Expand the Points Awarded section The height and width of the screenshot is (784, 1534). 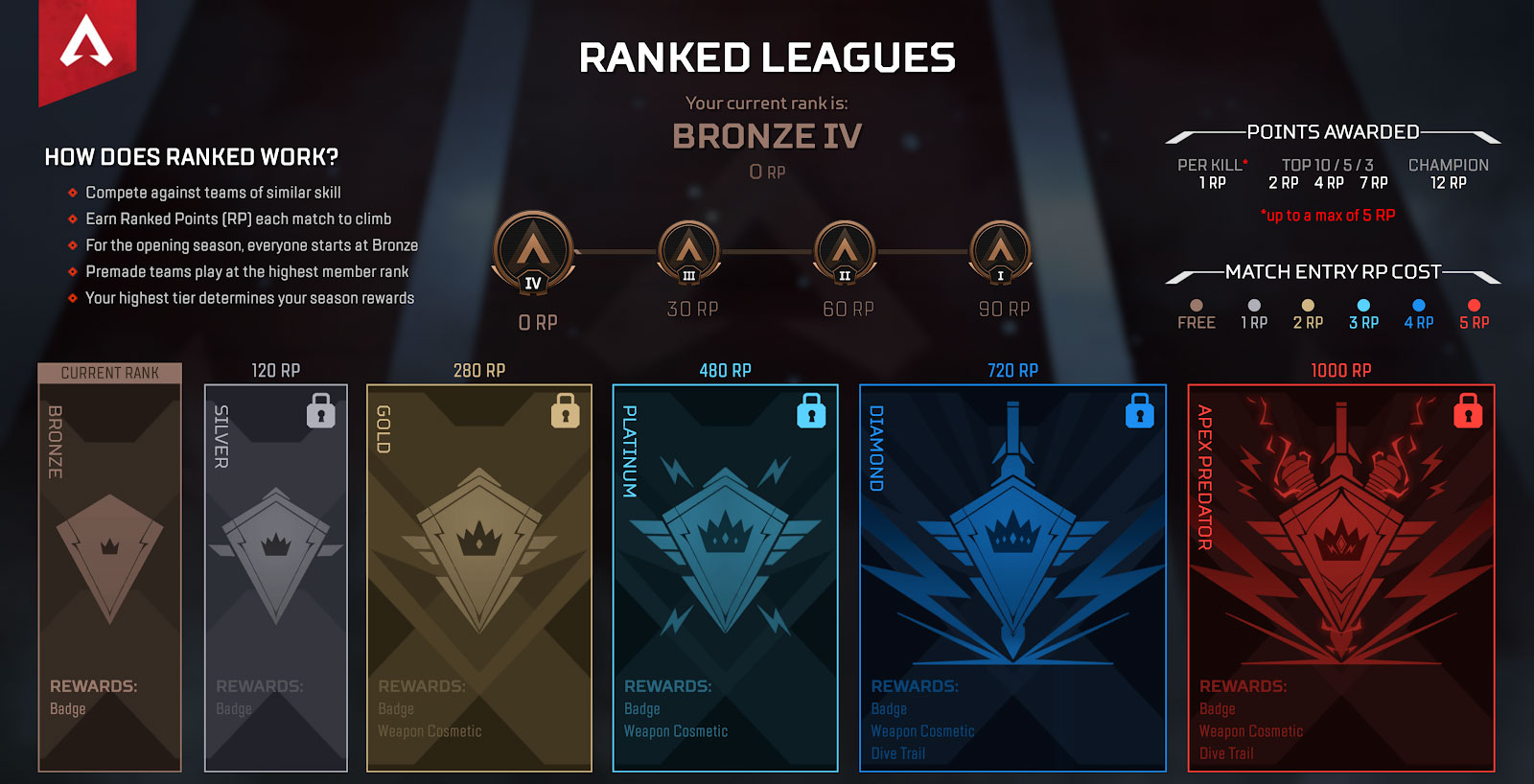coord(1333,132)
